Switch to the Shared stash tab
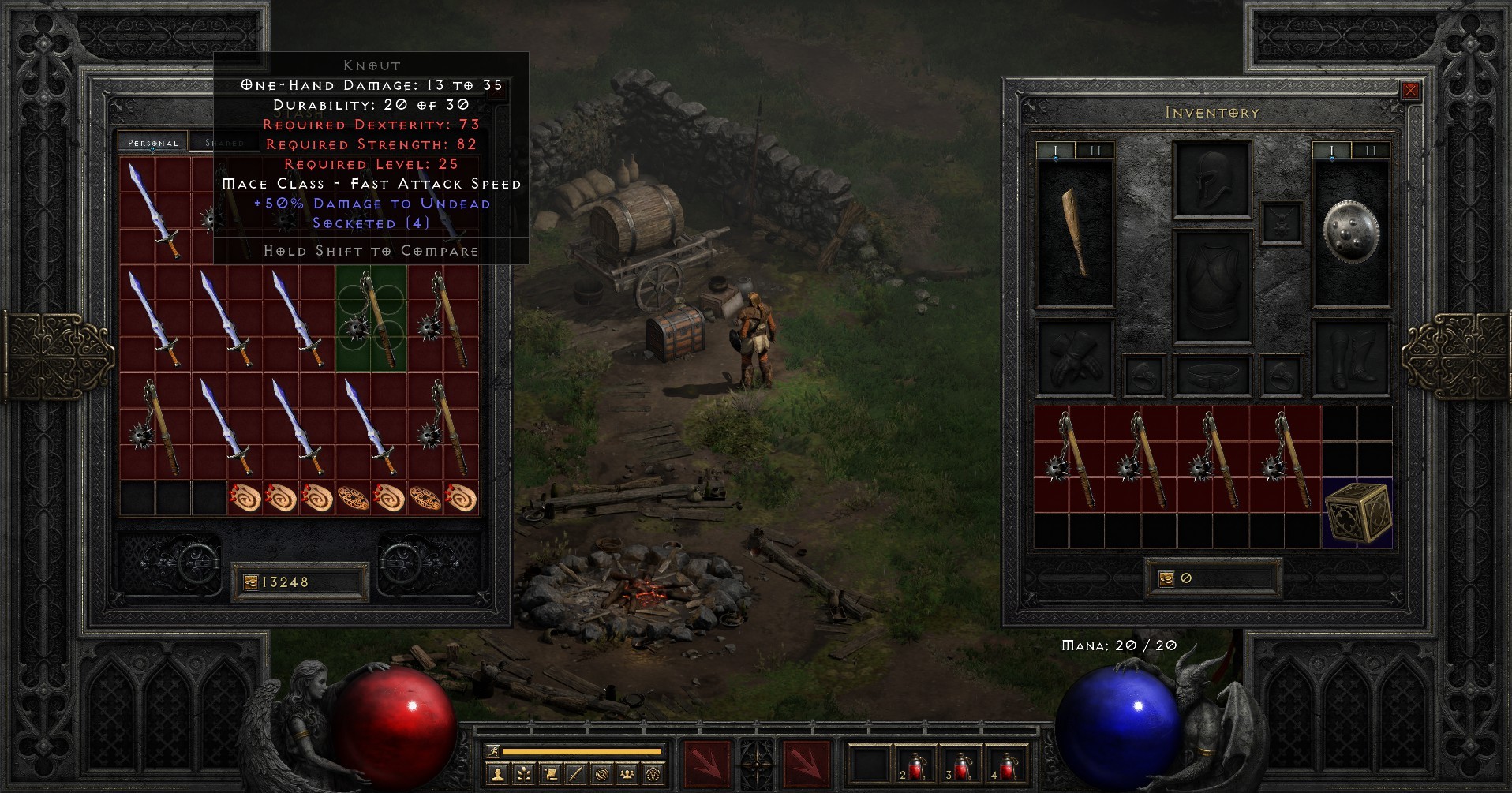The image size is (1512, 793). click(x=225, y=142)
